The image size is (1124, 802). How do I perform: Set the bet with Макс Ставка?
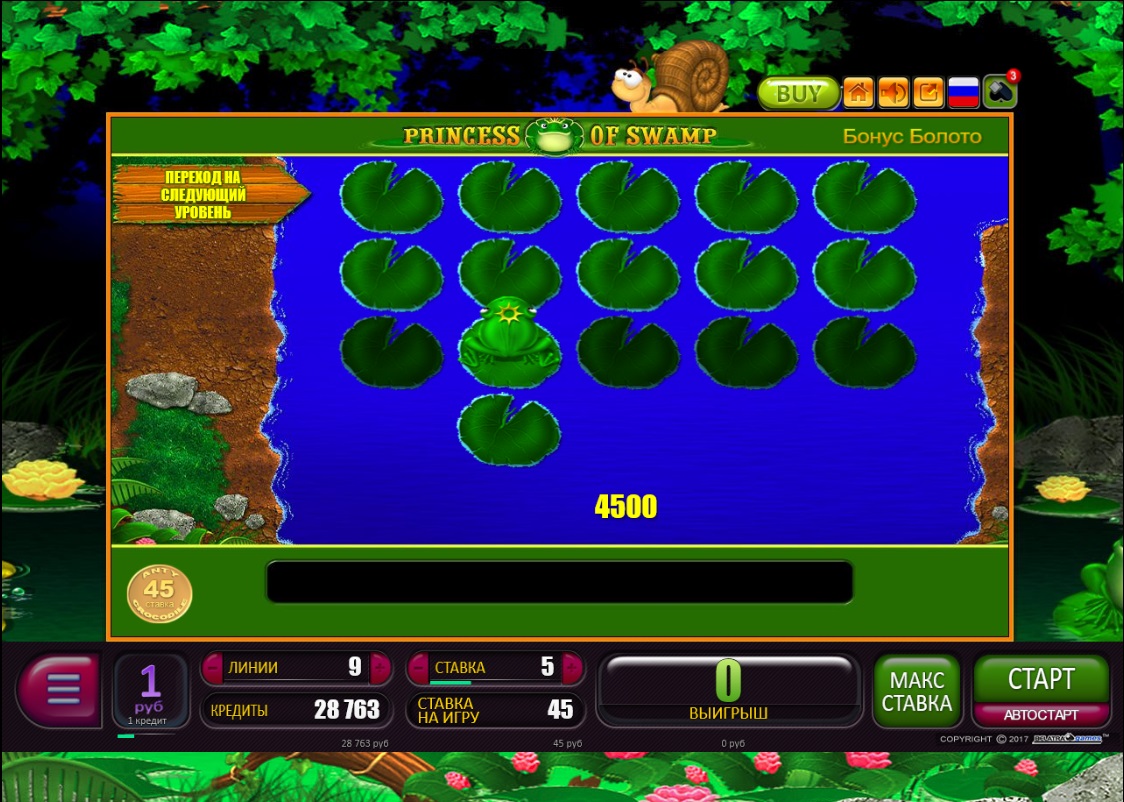(x=916, y=691)
